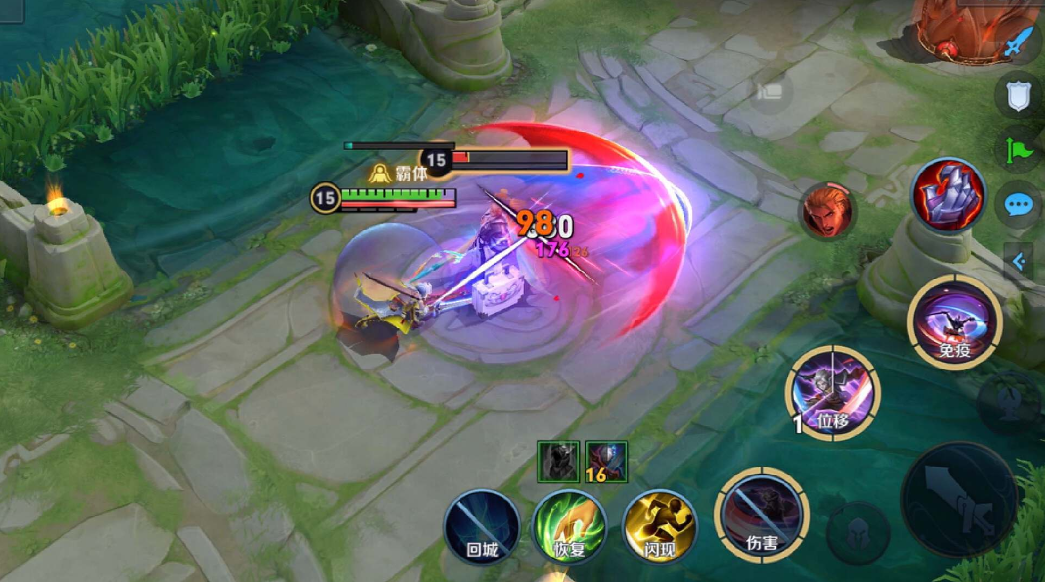
Task: Cast the 免疫 immunity skill
Action: [x=953, y=322]
